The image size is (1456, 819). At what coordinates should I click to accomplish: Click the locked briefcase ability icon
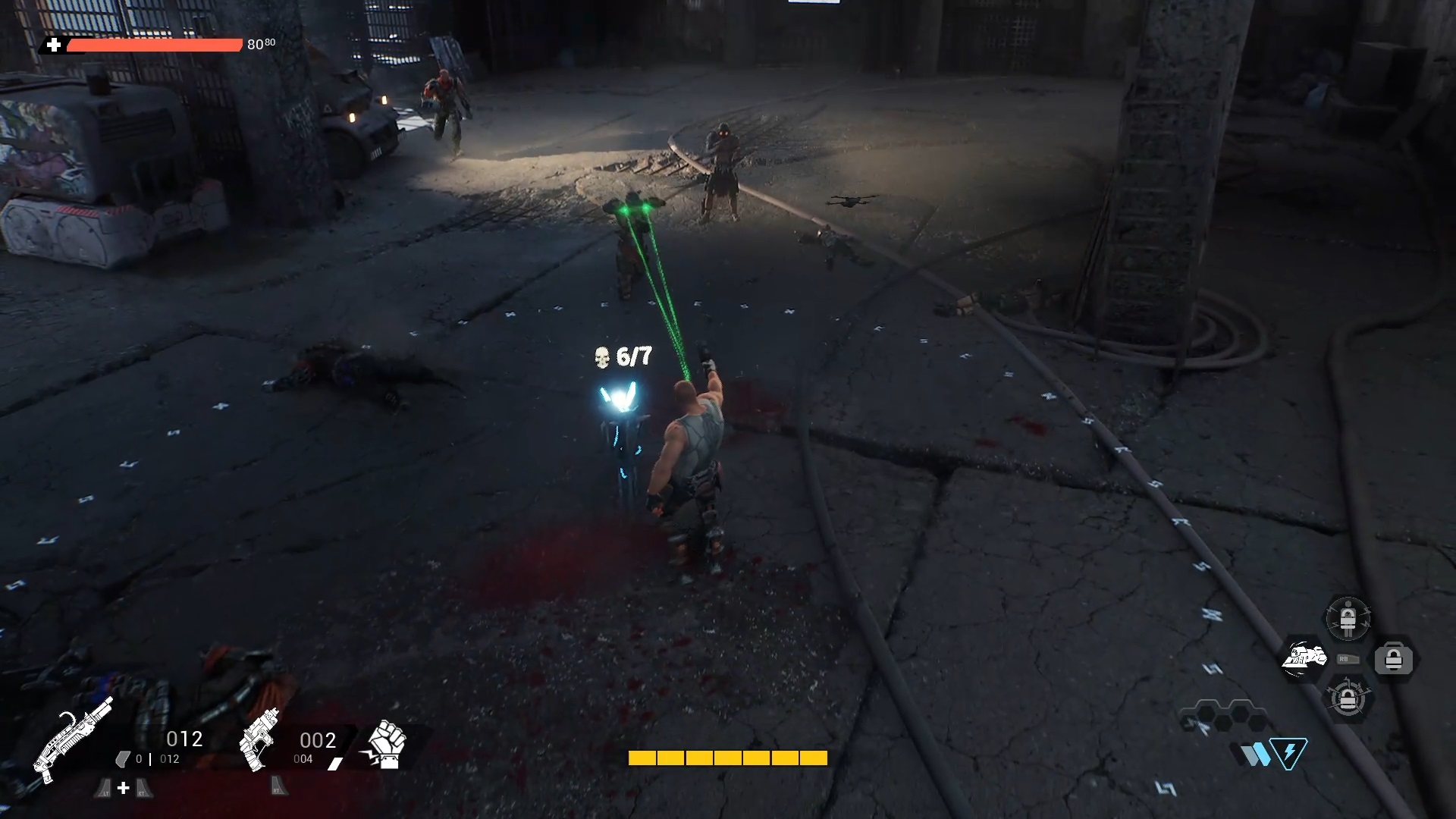click(x=1394, y=659)
